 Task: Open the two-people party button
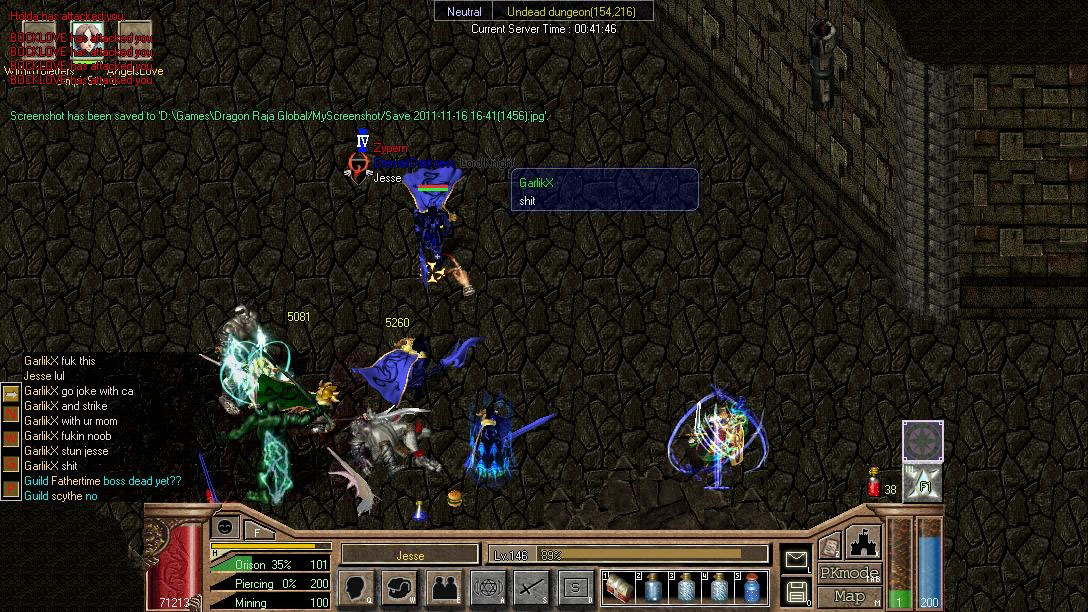pos(445,587)
